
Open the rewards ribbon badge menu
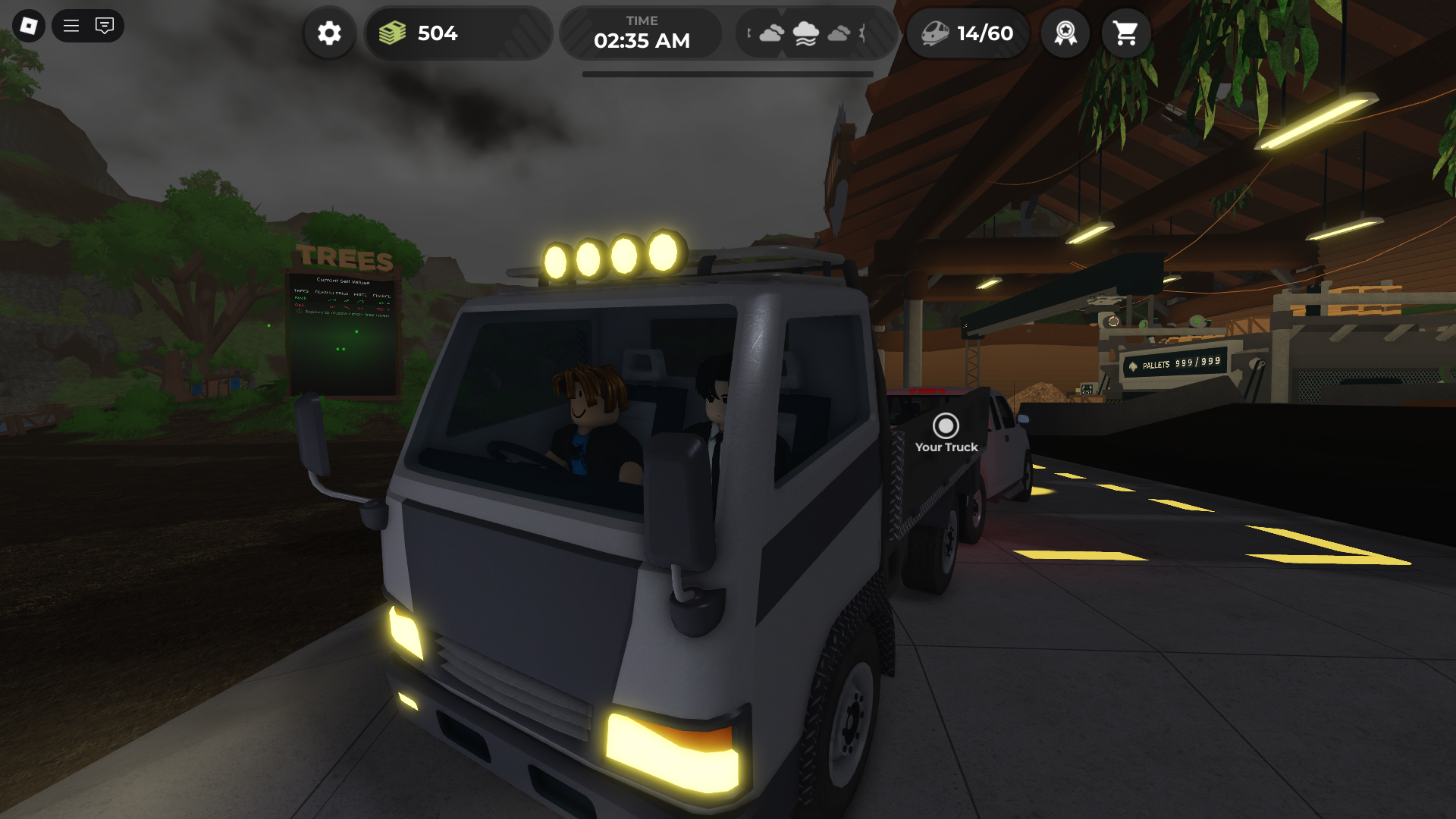click(x=1065, y=33)
